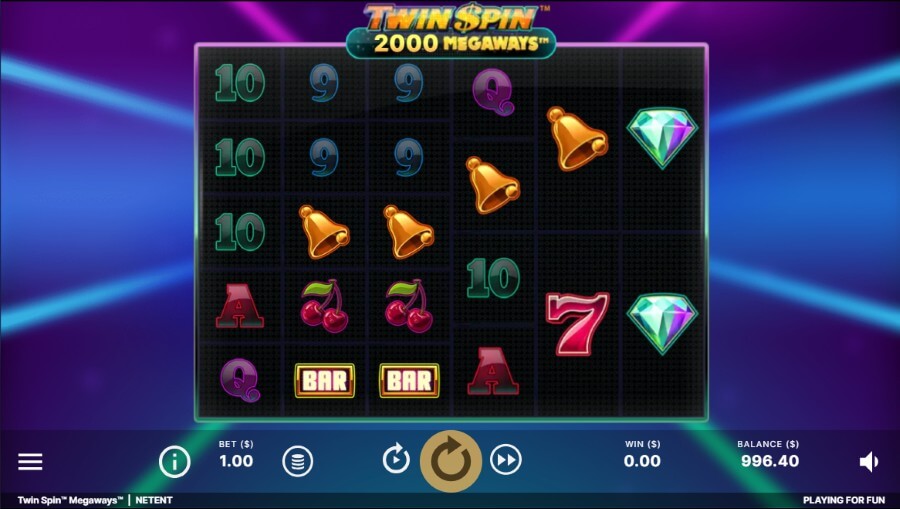900x509 pixels.
Task: Open the hamburger menu
Action: [31, 461]
